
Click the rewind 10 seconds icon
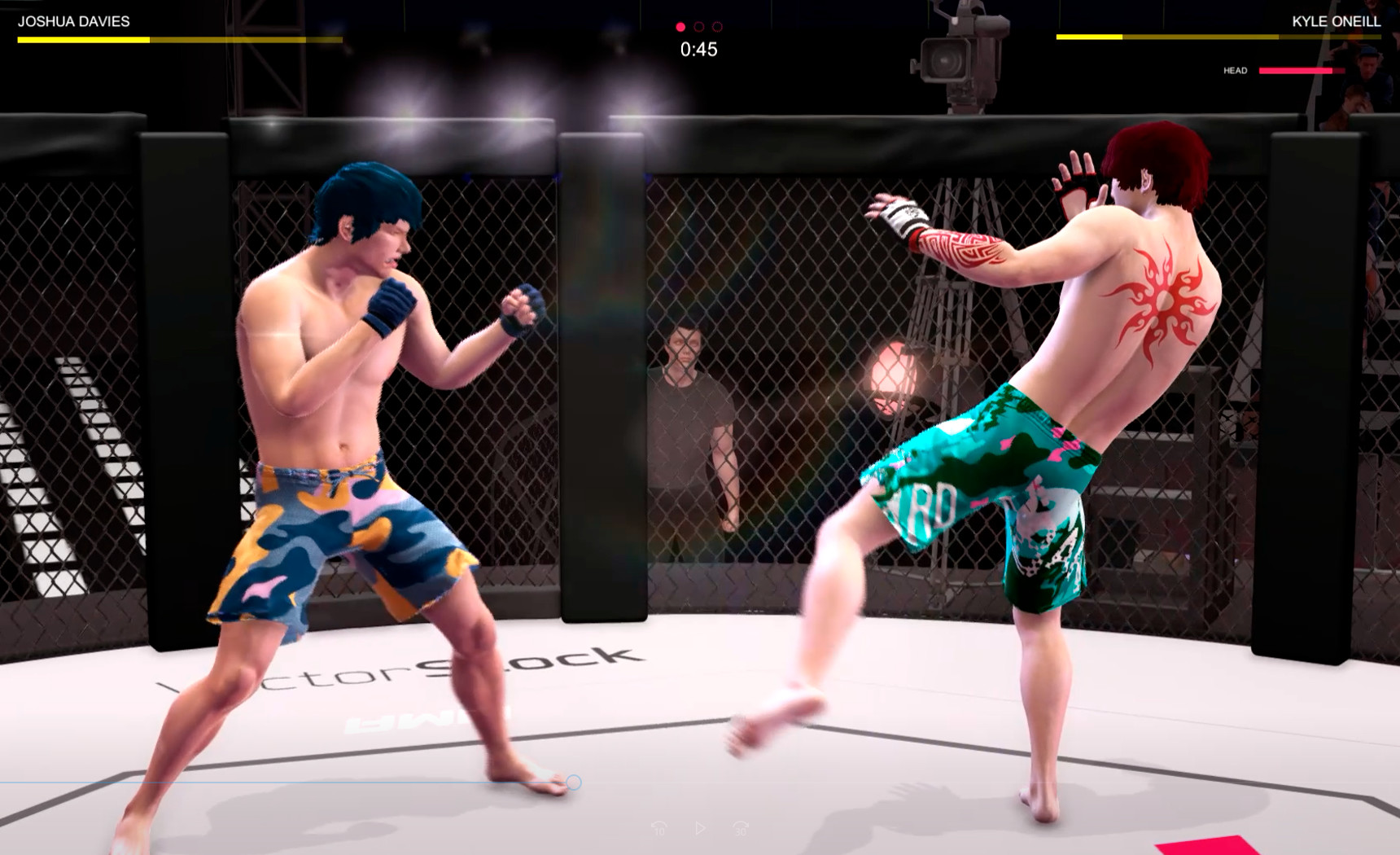click(659, 828)
